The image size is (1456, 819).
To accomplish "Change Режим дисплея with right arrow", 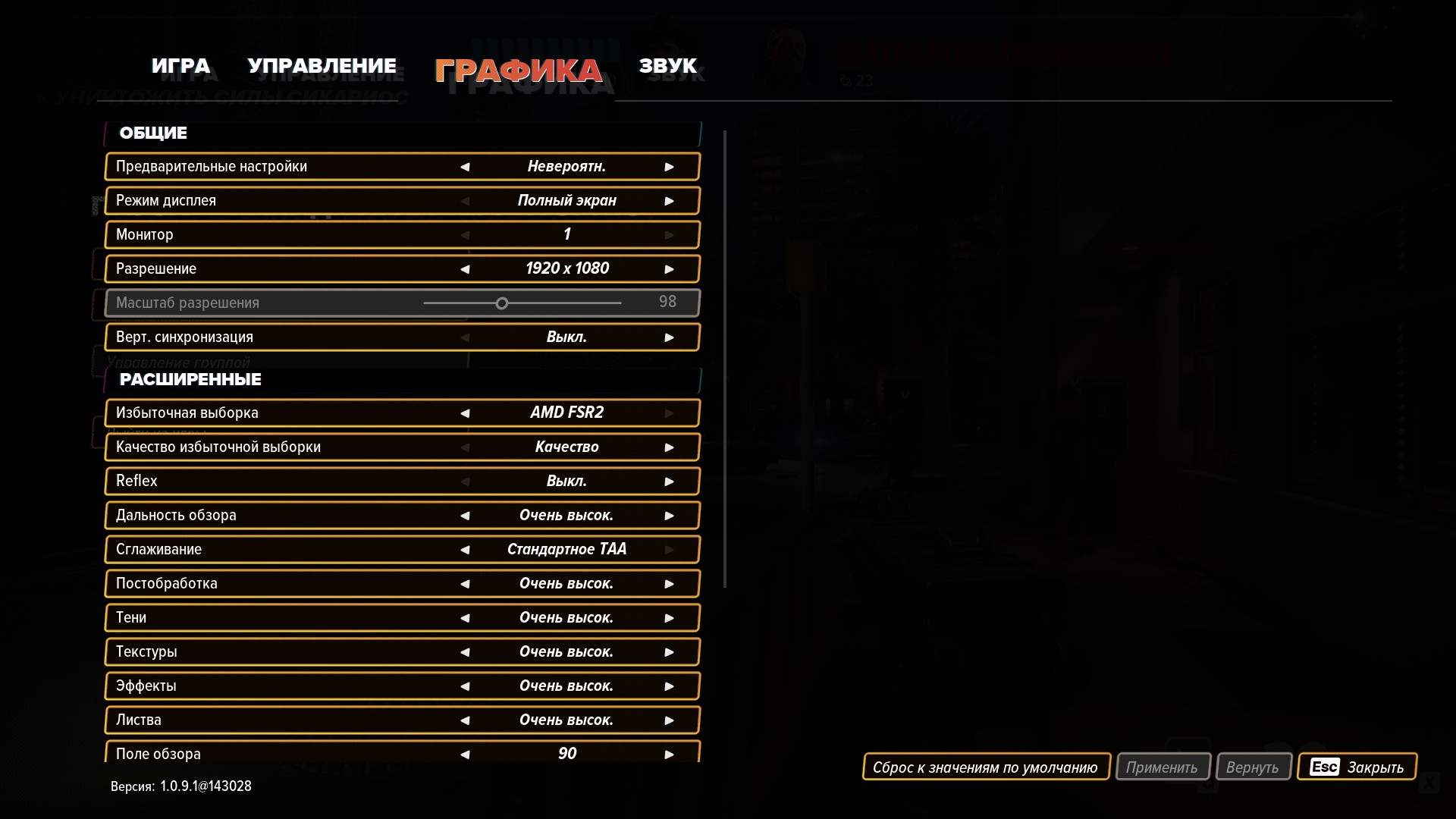I will tap(669, 201).
